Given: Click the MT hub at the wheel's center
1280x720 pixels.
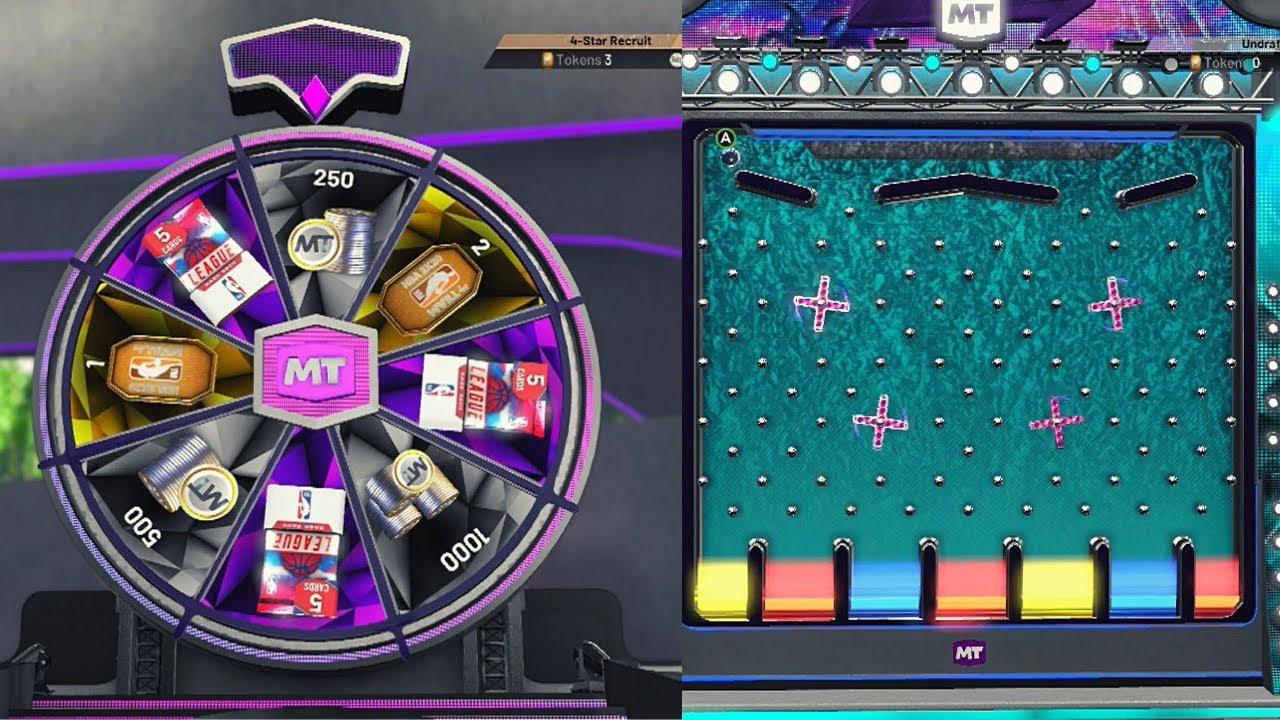Looking at the screenshot, I should 315,371.
